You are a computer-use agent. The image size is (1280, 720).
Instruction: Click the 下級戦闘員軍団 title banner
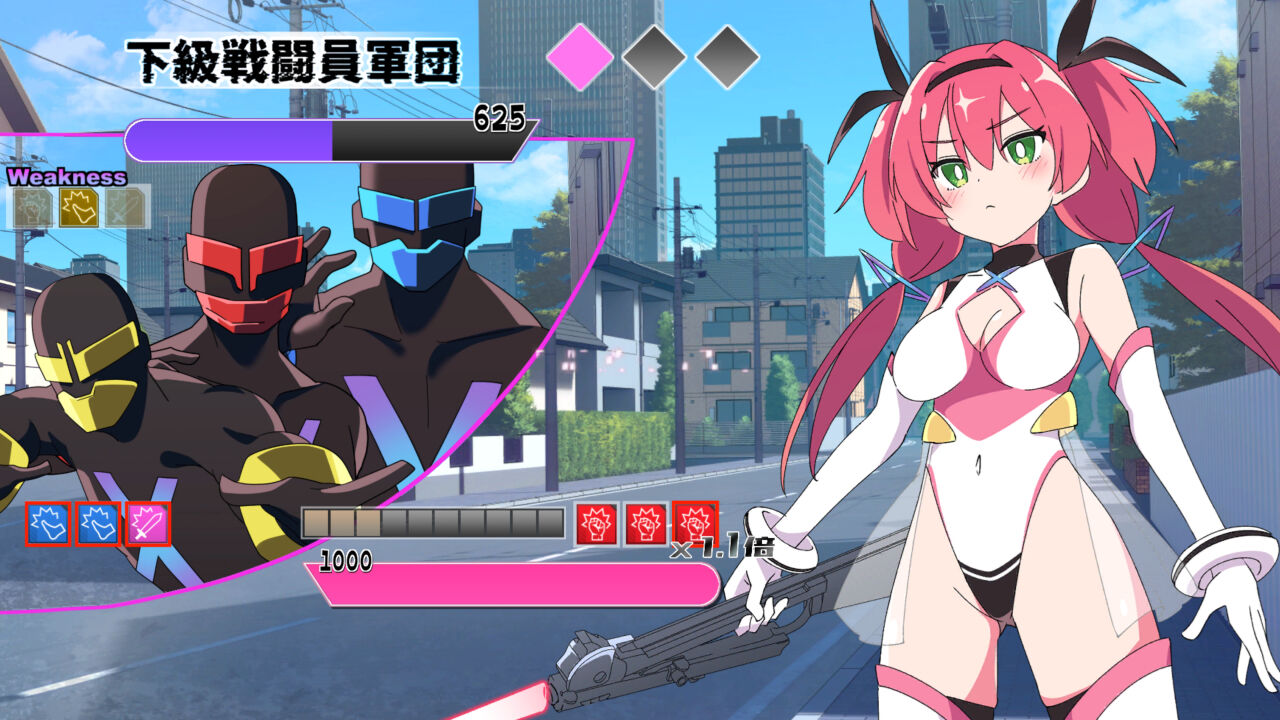pyautogui.click(x=295, y=60)
